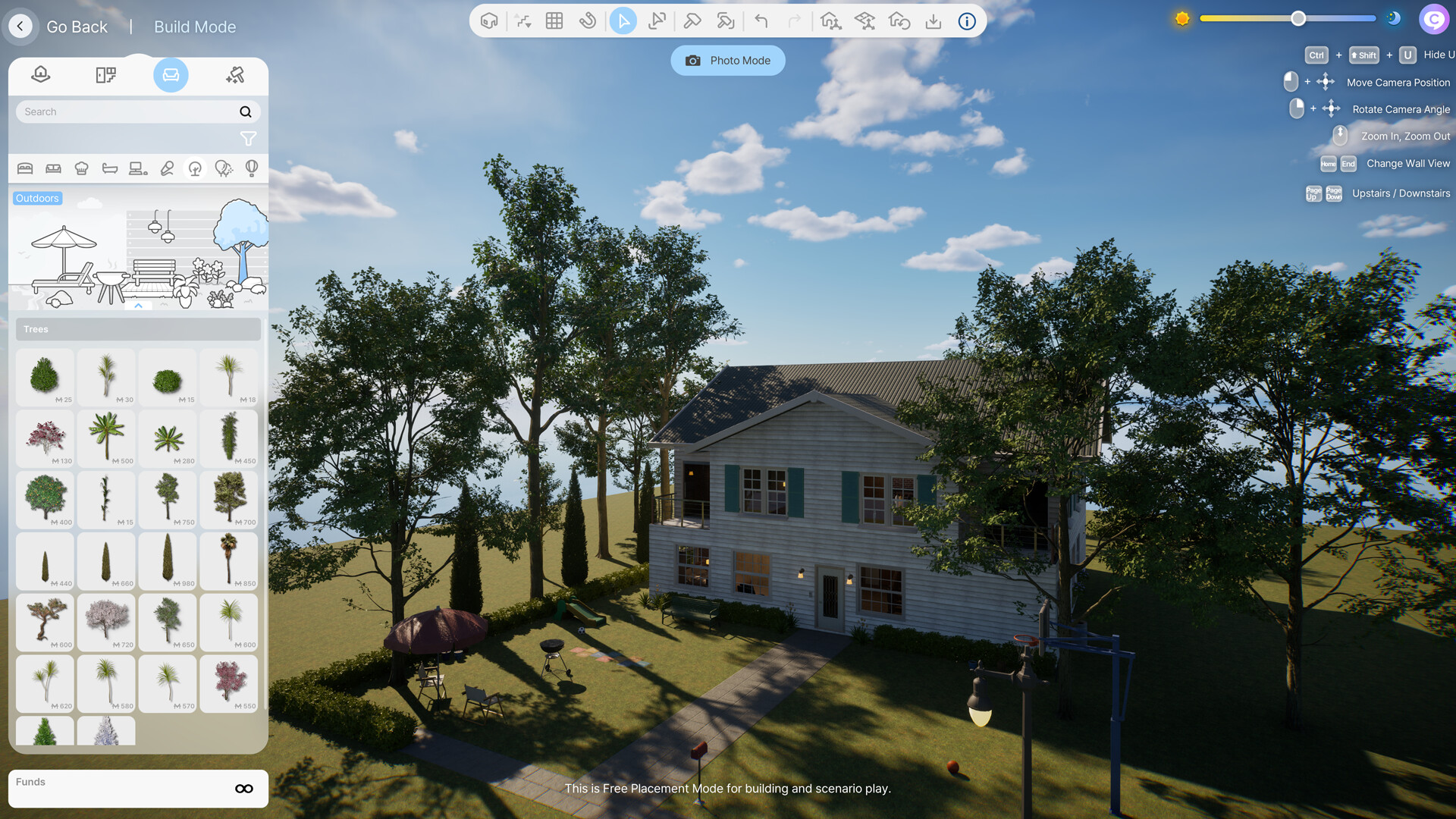Open the stairs level dropdown on toolbar
Viewport: 1456px width, 819px height.
(522, 20)
